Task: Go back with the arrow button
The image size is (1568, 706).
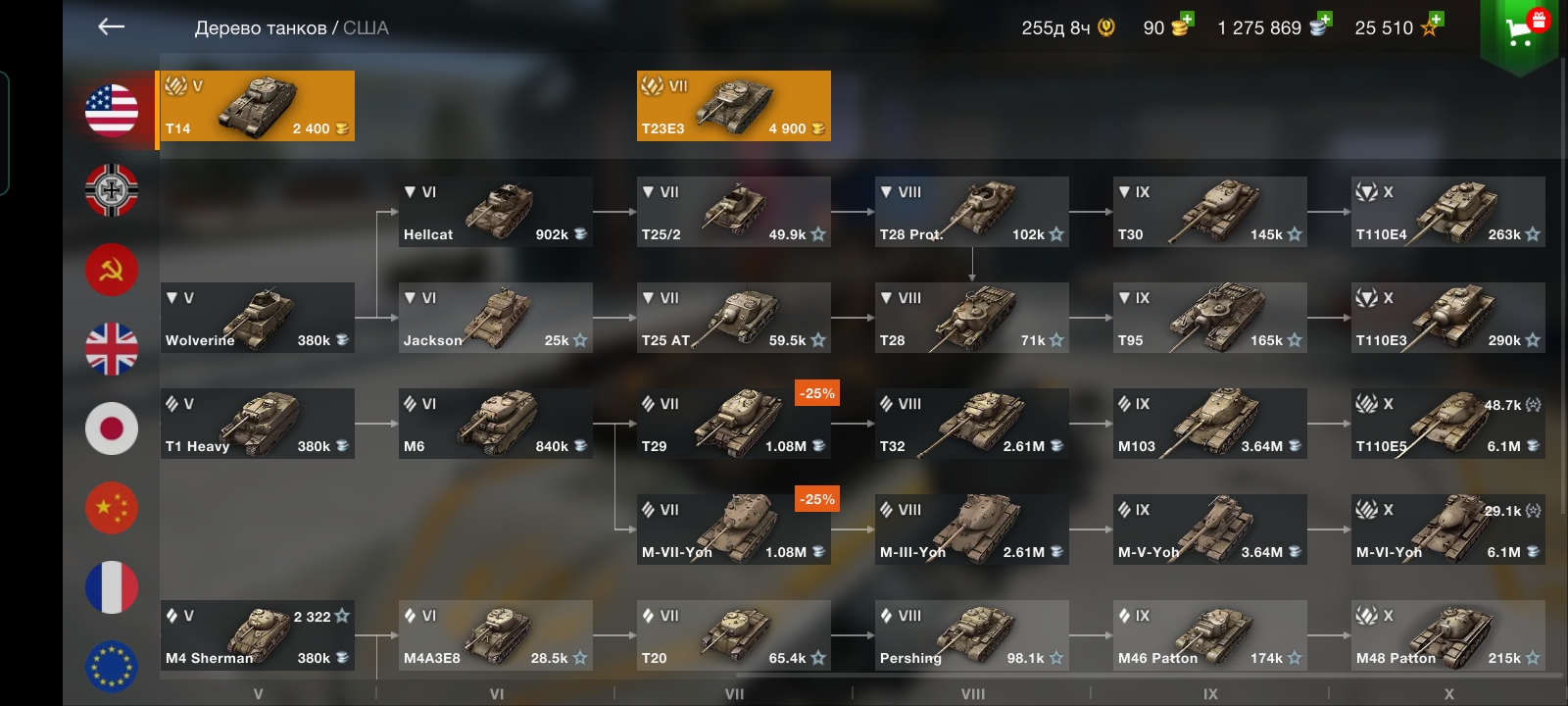Action: click(111, 27)
